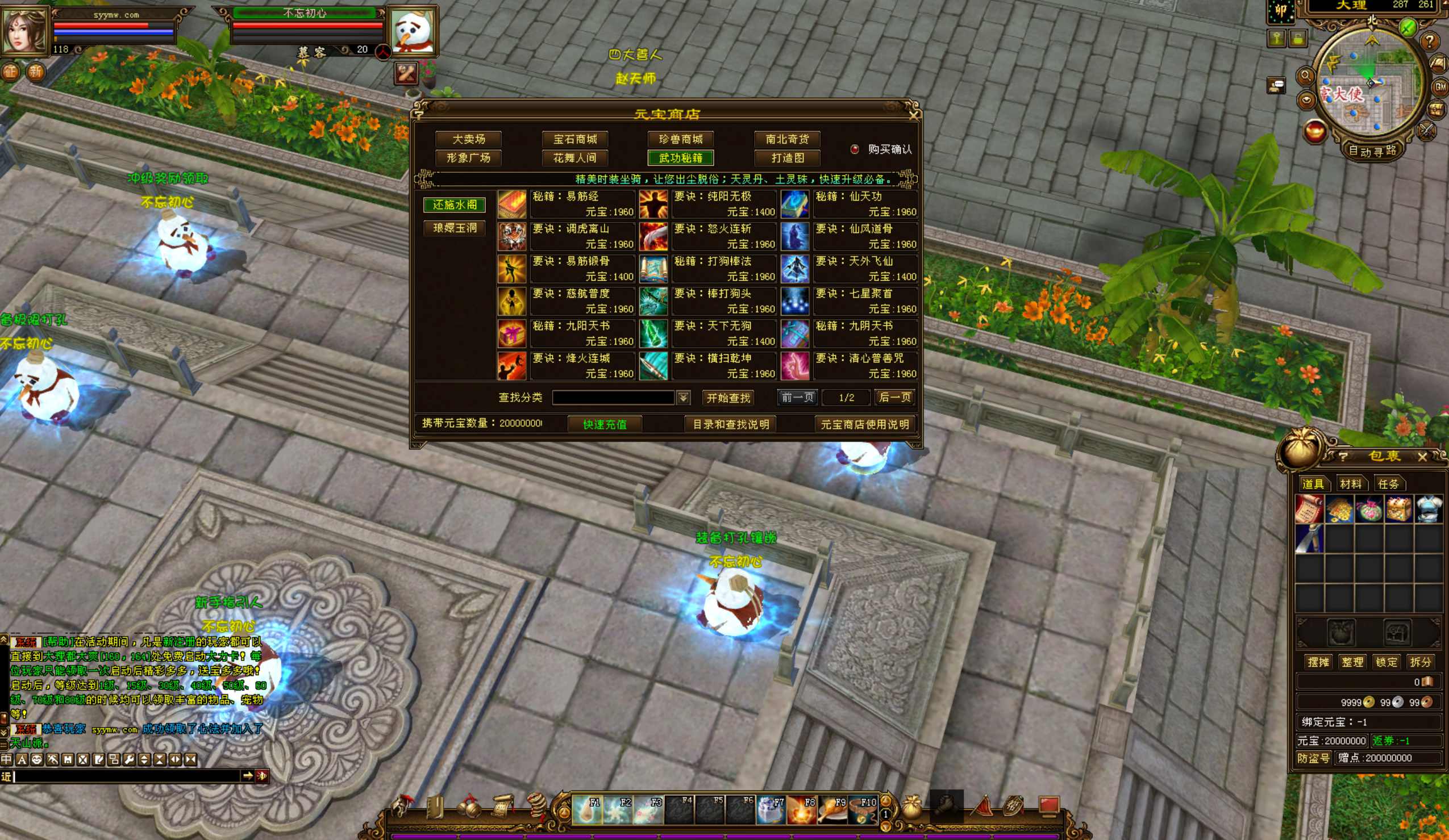This screenshot has height=840, width=1449.
Task: Close the 元宝商店 shop window
Action: click(x=913, y=114)
